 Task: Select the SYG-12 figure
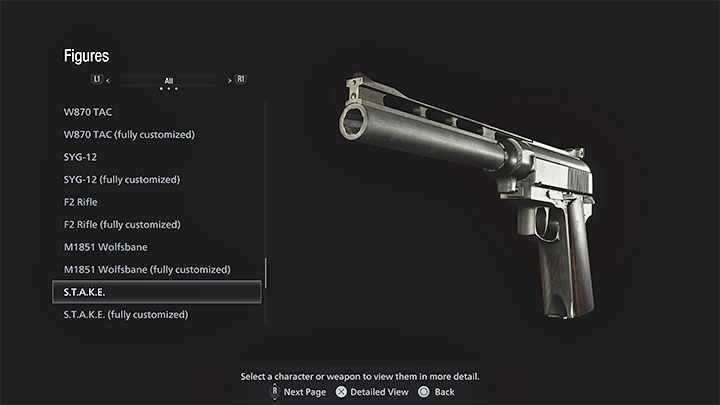point(80,157)
